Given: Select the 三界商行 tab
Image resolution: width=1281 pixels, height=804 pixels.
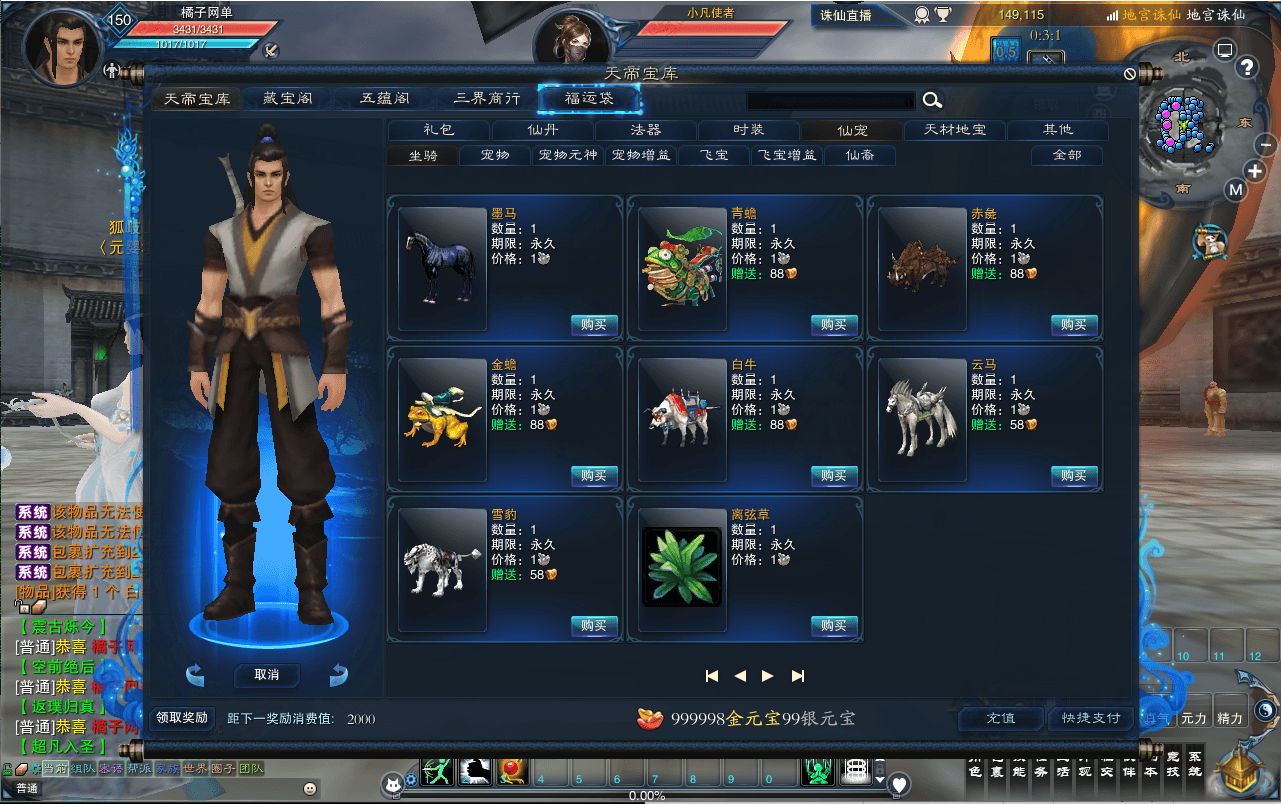Looking at the screenshot, I should (487, 99).
